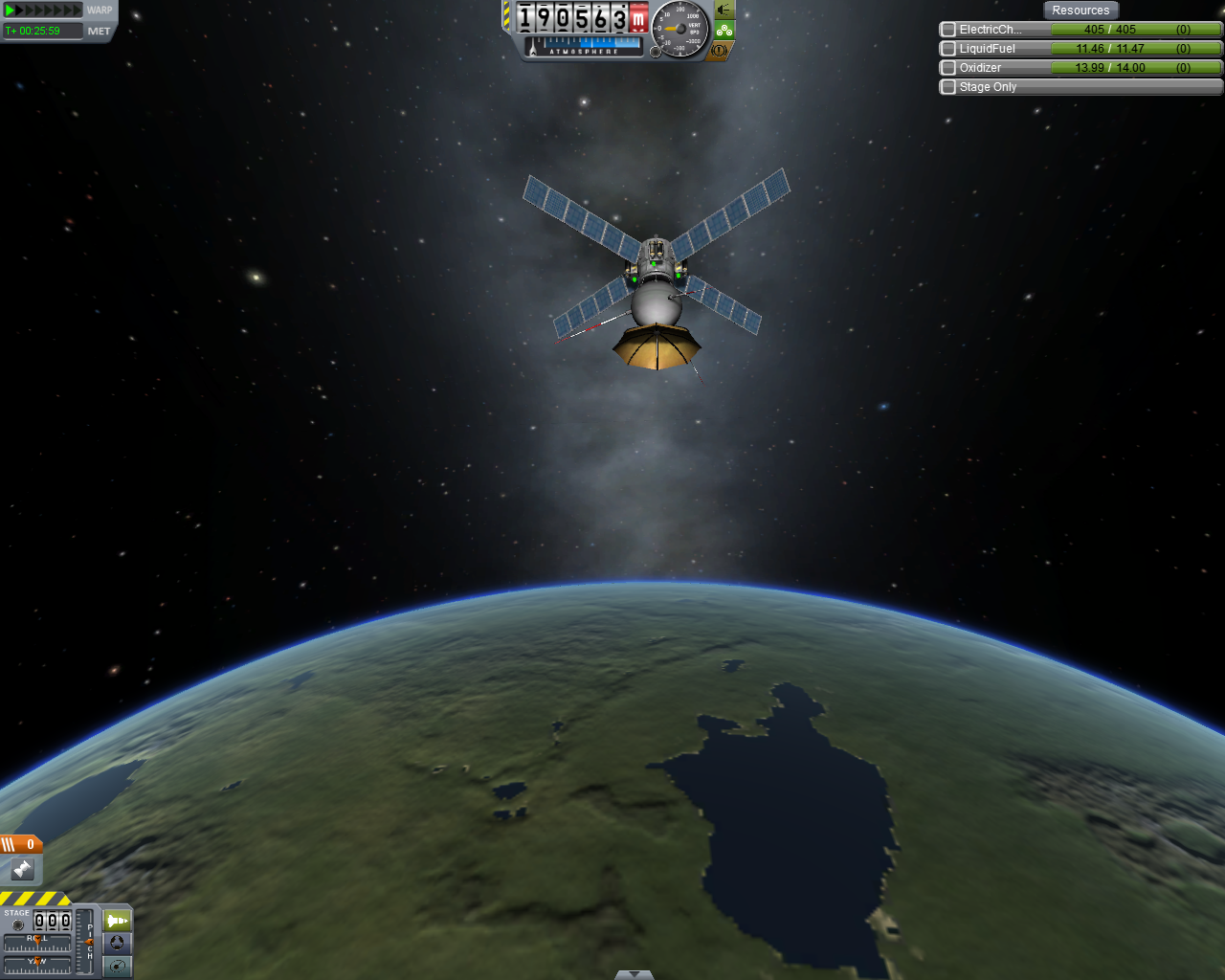1225x980 pixels.
Task: Open the orbital map view button
Action: point(117,966)
